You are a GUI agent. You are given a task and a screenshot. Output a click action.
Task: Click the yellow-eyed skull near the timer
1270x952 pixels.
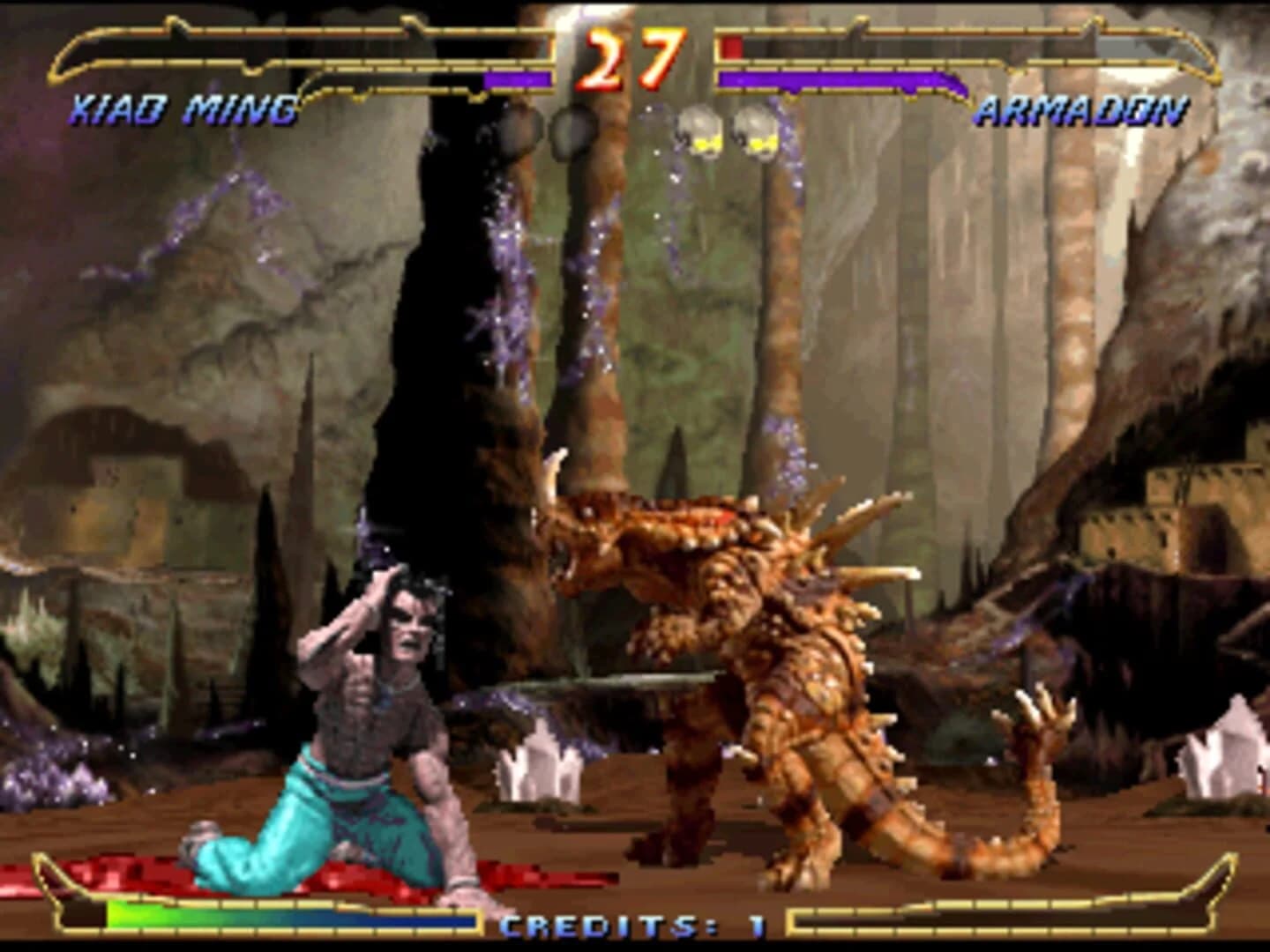[701, 130]
